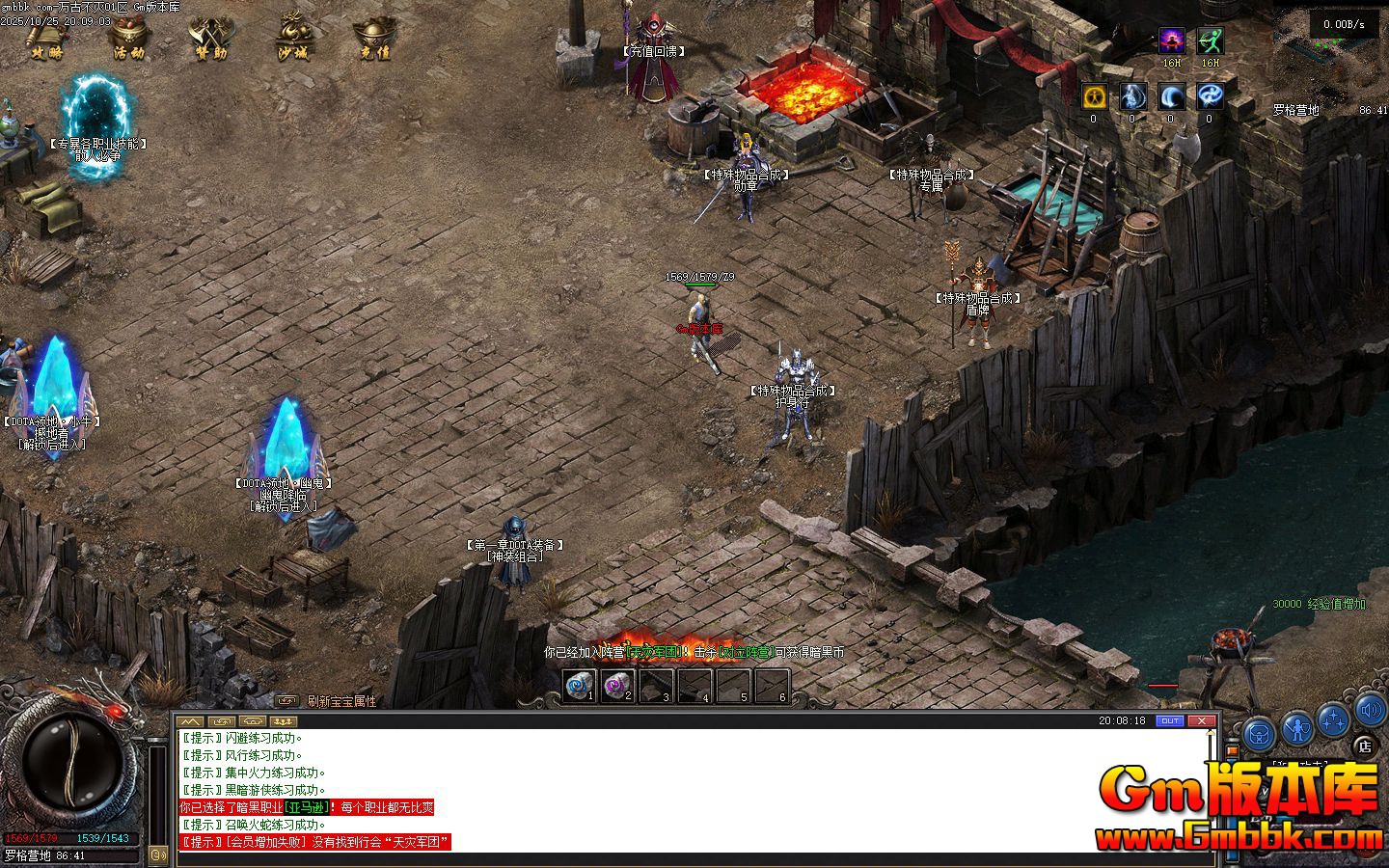The height and width of the screenshot is (868, 1389).
Task: Select the blue crescent moon skill icon
Action: coord(1171,96)
